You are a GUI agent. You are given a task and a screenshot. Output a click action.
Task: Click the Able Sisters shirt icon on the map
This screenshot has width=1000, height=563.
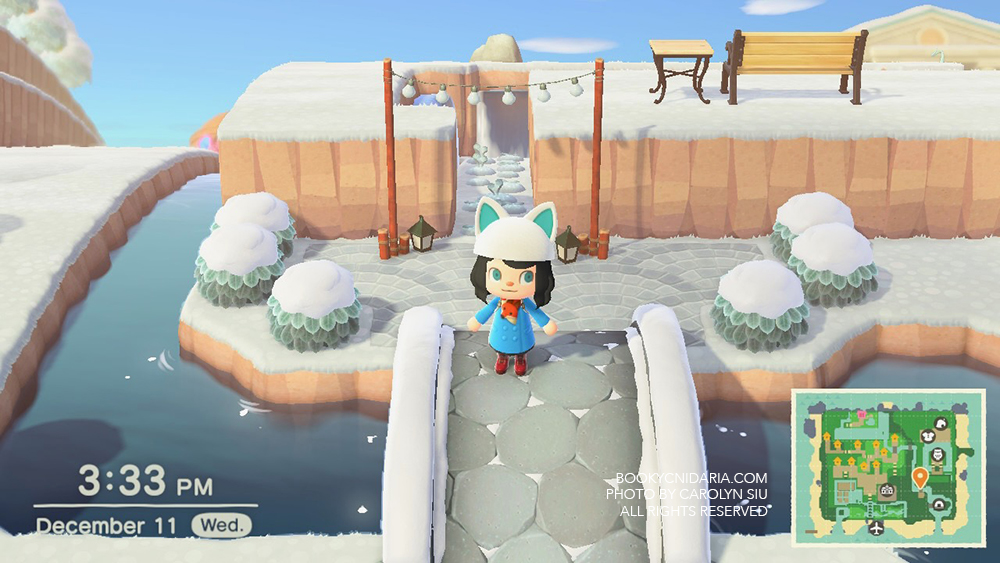pos(927,434)
